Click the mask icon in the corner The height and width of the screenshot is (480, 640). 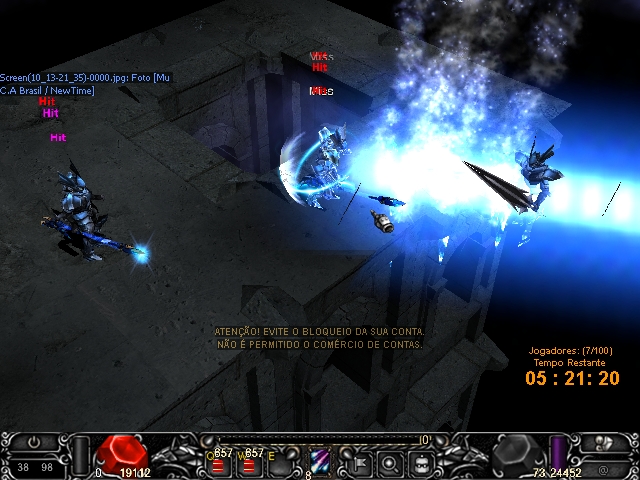click(603, 443)
